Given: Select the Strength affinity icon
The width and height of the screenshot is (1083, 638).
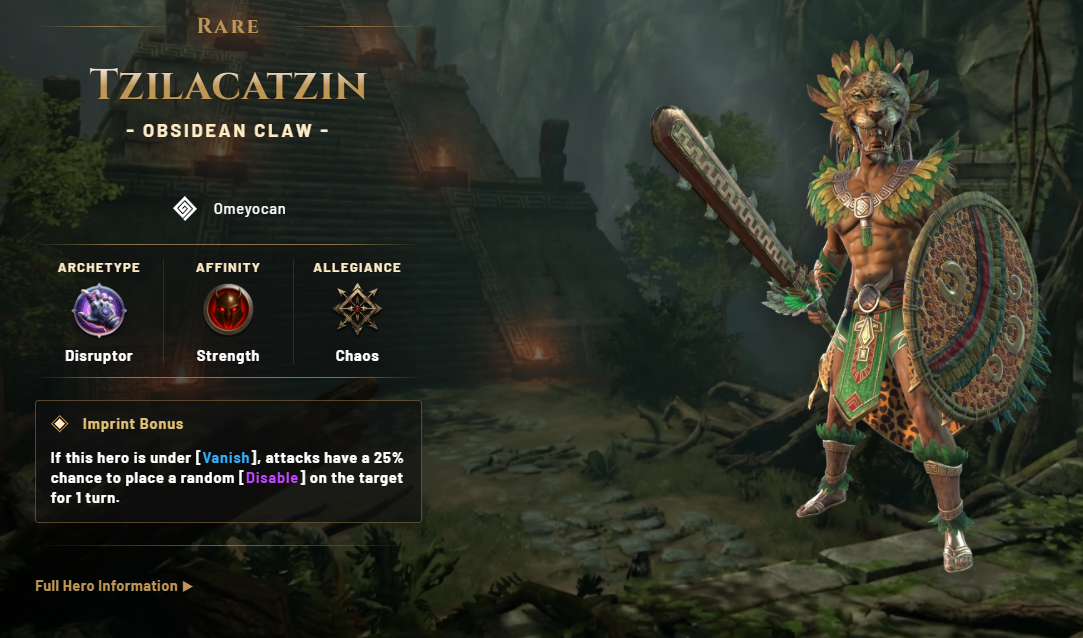Looking at the screenshot, I should (x=228, y=310).
